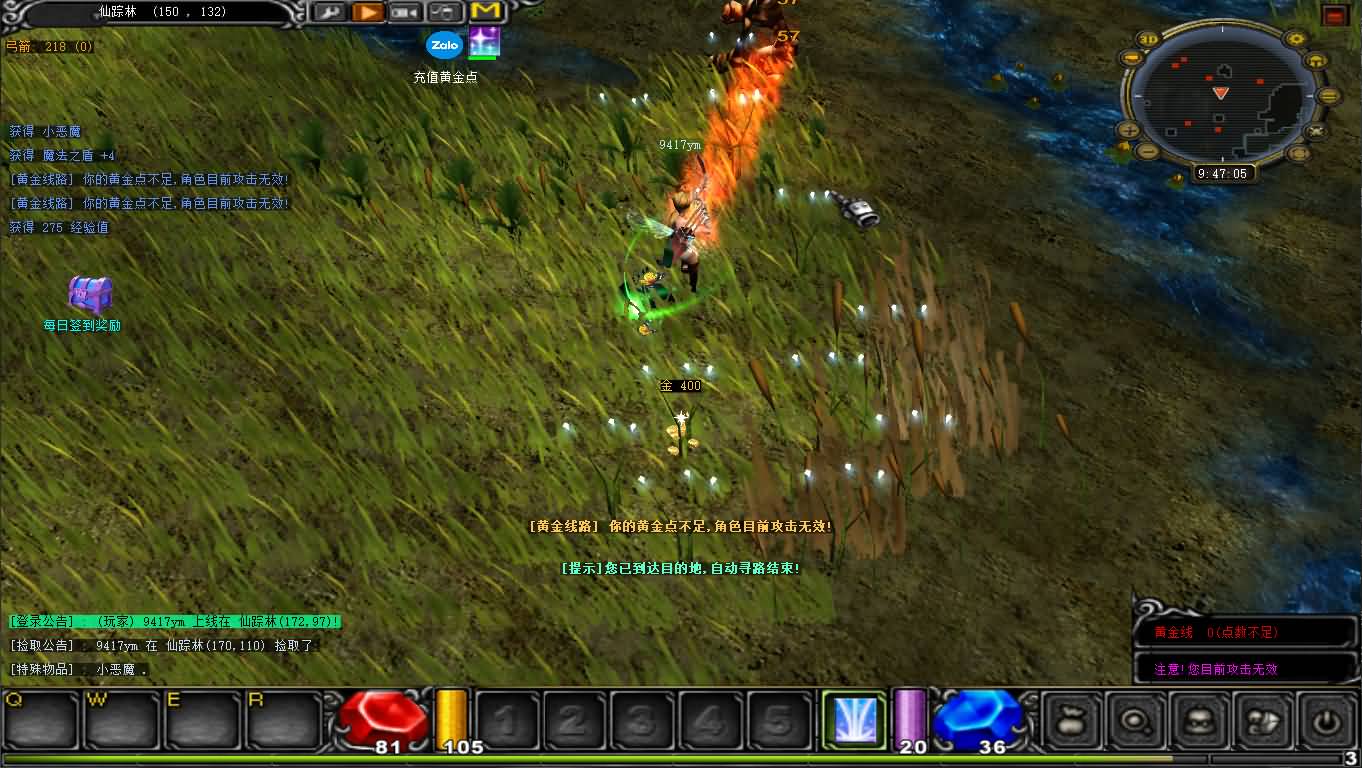Screen dimensions: 1362x768
Task: Toggle the minimap 3D view button
Action: [1148, 40]
